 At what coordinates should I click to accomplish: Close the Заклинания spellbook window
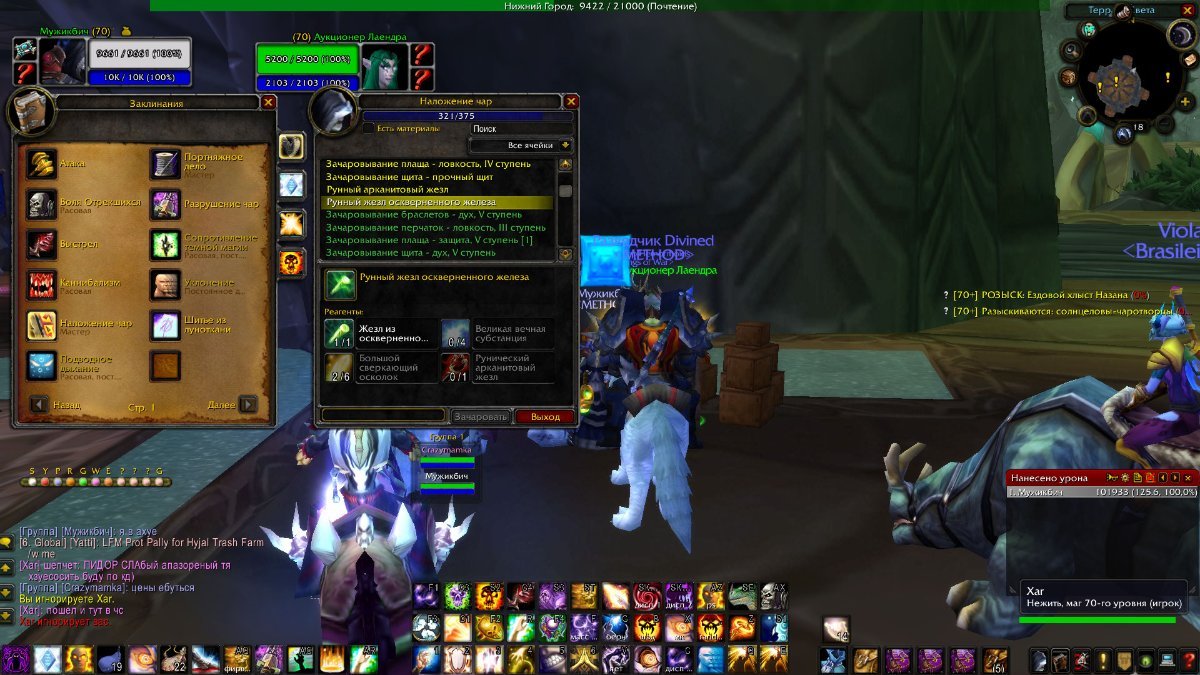[268, 102]
